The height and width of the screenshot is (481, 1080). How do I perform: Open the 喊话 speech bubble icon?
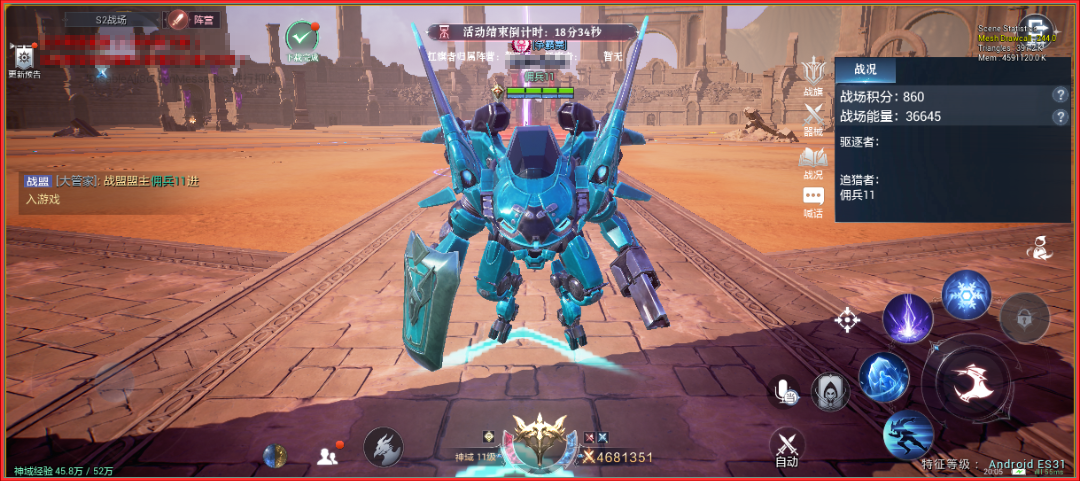click(813, 201)
